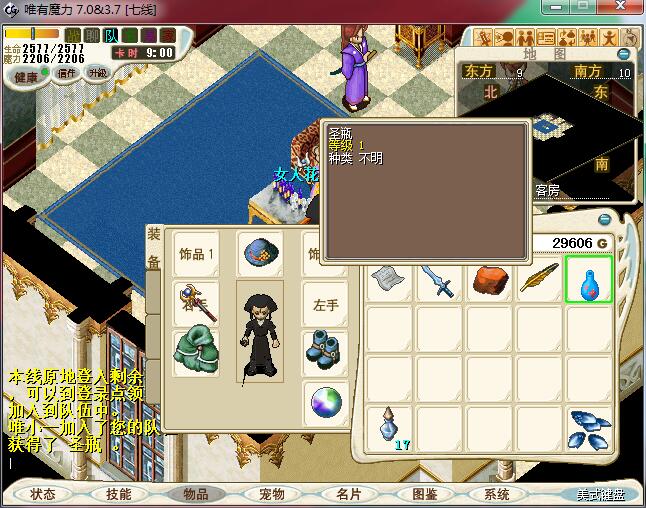646x508 pixels.
Task: Select the blue holy bottle item slot
Action: click(589, 280)
